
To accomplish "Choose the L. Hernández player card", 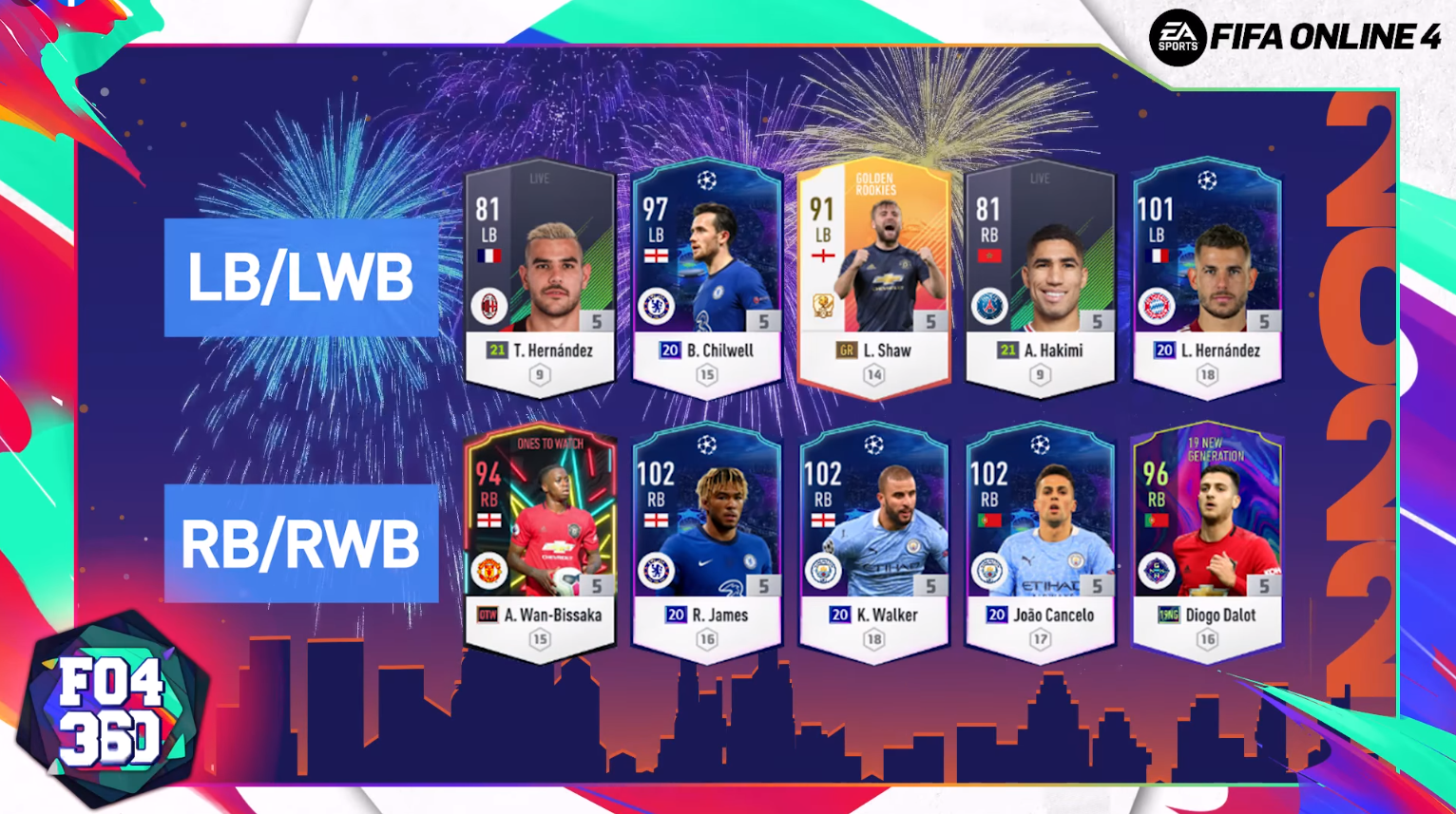I will [1207, 275].
